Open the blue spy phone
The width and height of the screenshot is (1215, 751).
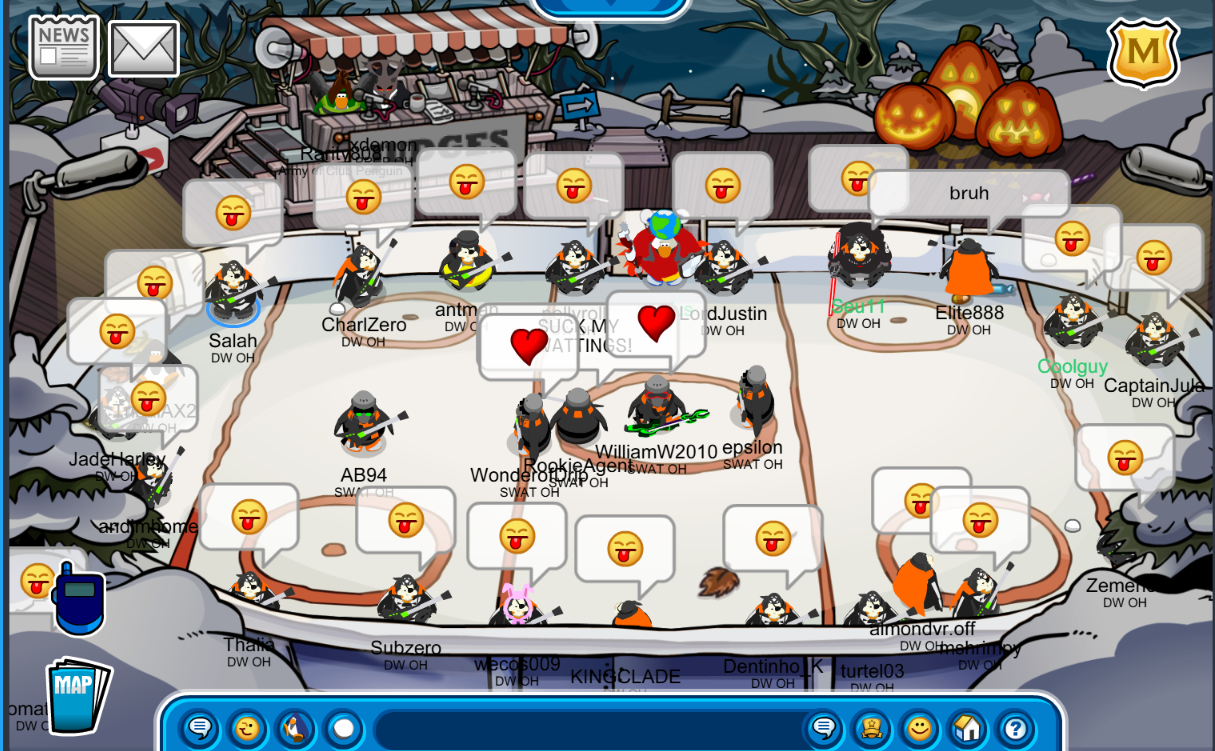pyautogui.click(x=79, y=599)
